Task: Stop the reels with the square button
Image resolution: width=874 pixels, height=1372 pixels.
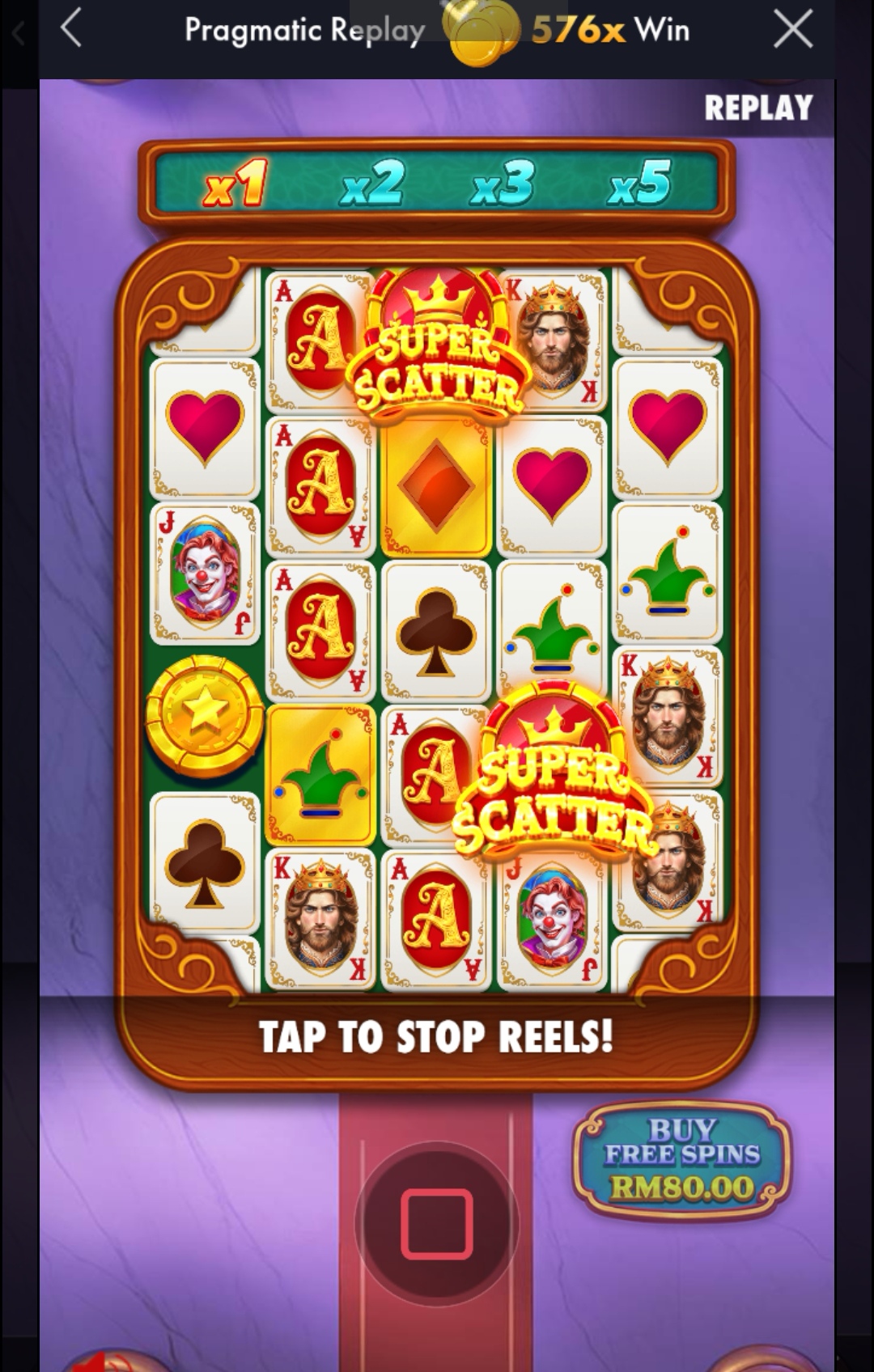Action: coord(436,1223)
